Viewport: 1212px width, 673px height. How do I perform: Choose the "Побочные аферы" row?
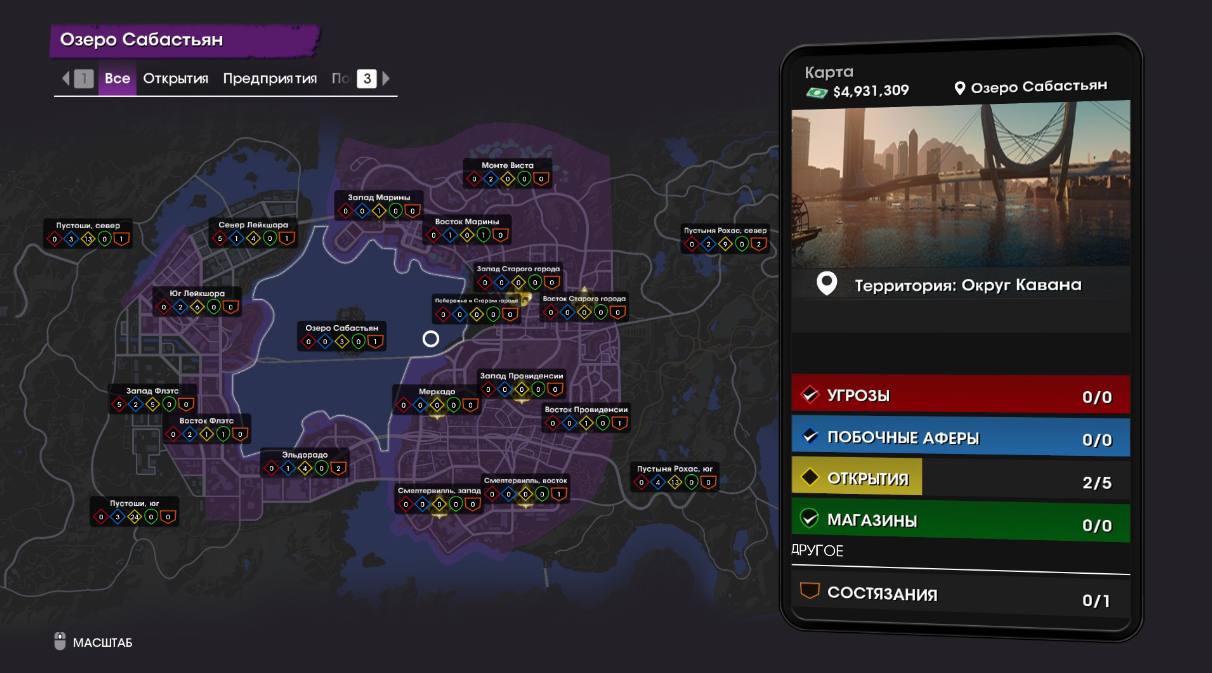click(x=960, y=438)
